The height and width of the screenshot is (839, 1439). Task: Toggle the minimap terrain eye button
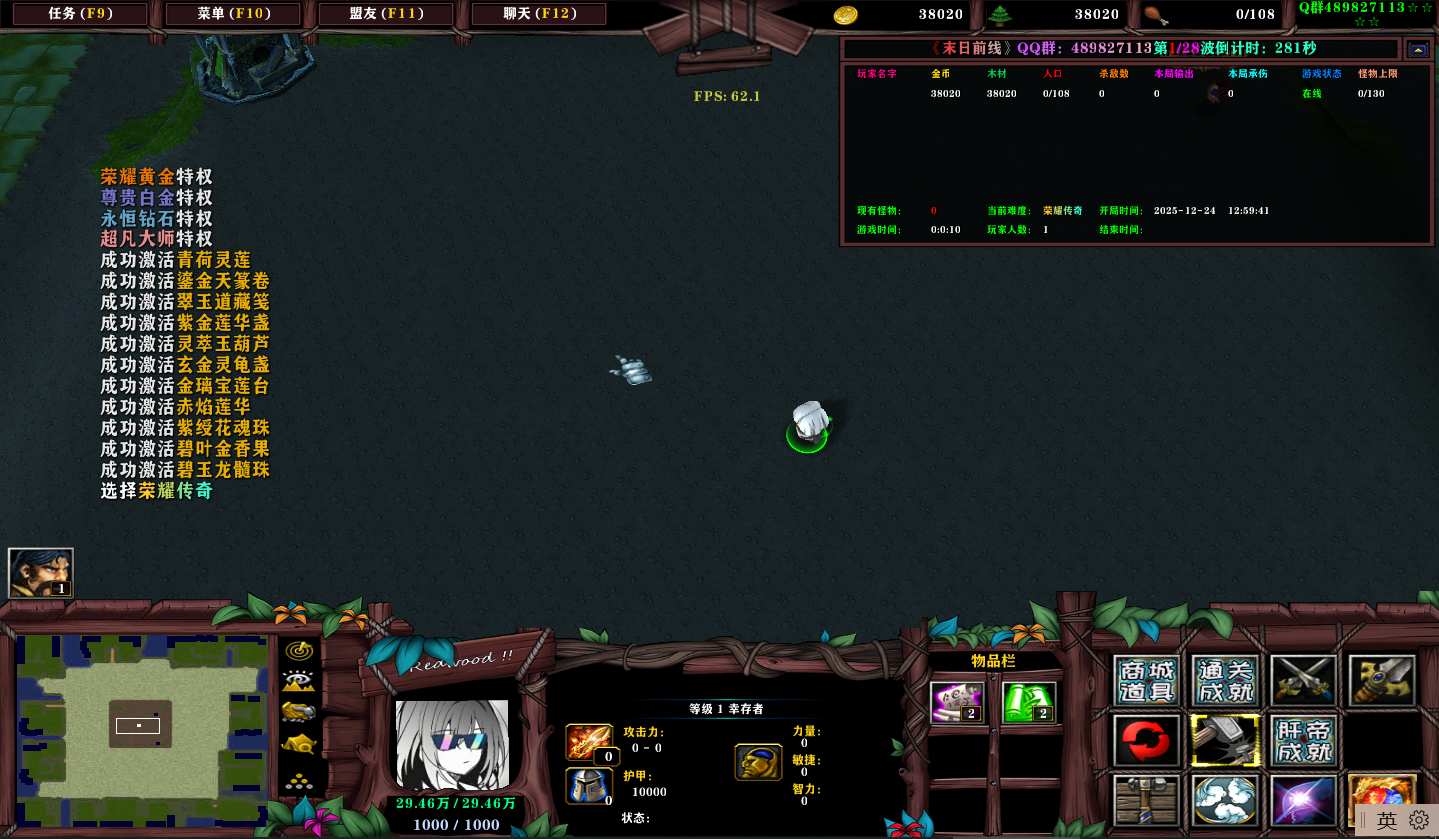coord(299,681)
